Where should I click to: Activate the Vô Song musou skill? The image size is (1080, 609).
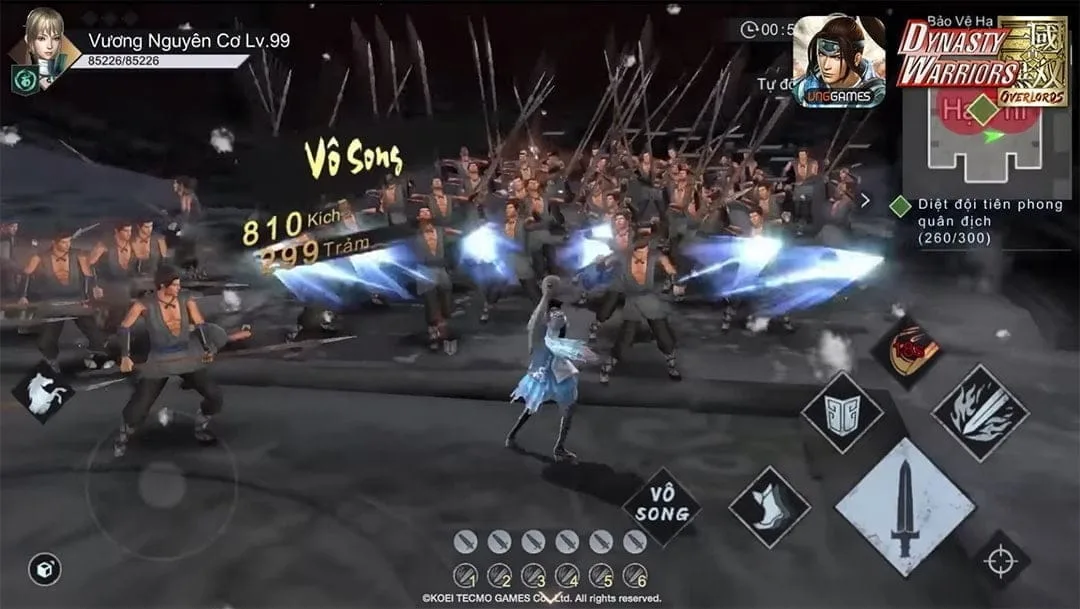pos(662,506)
